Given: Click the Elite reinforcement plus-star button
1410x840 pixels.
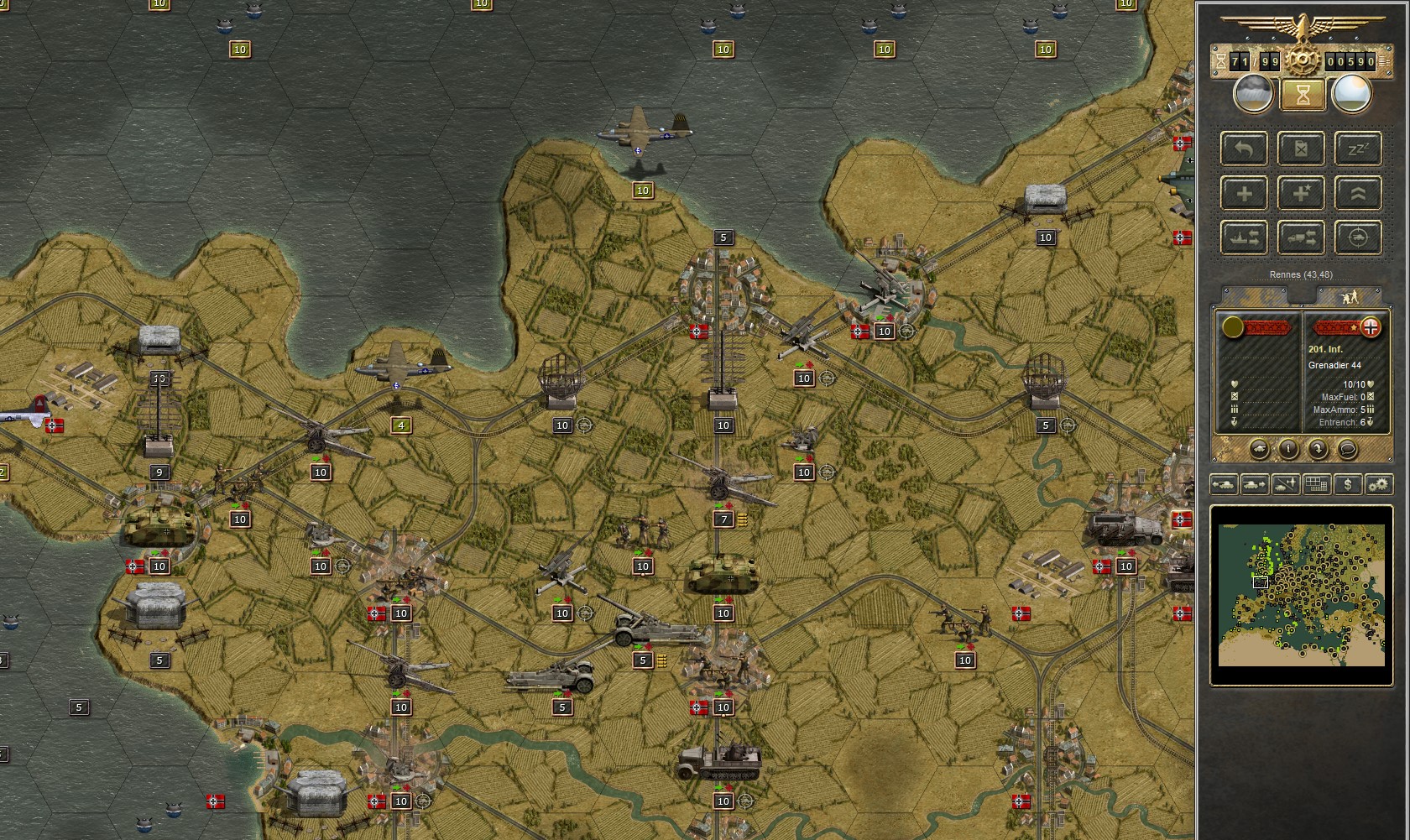Looking at the screenshot, I should 1301,193.
